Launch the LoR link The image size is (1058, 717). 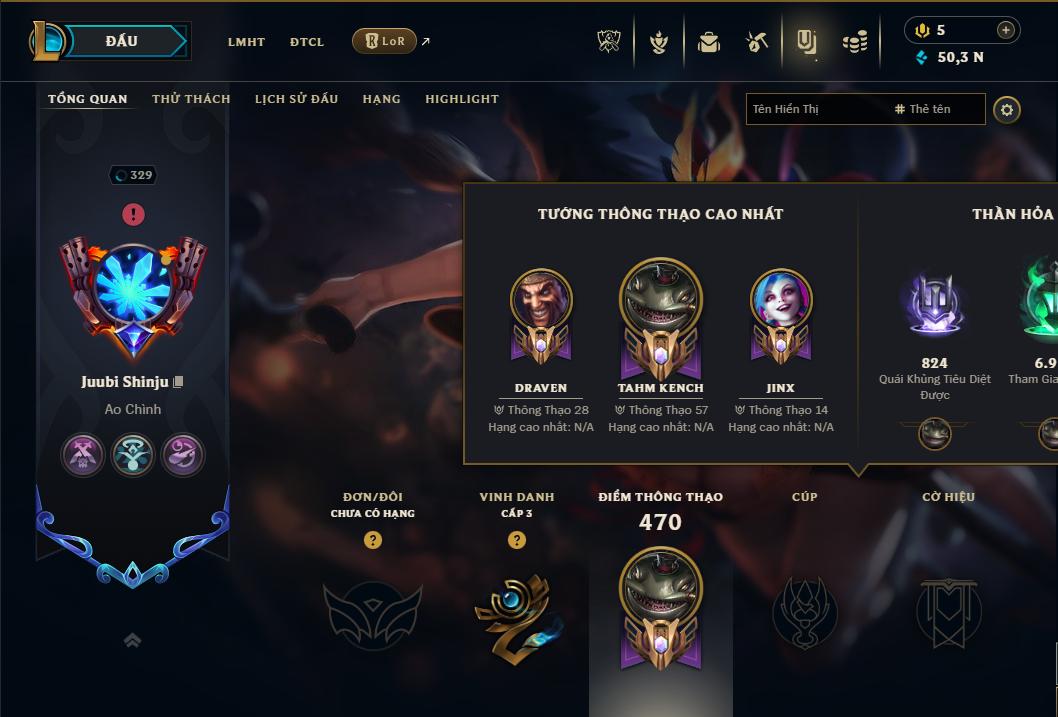pyautogui.click(x=385, y=41)
